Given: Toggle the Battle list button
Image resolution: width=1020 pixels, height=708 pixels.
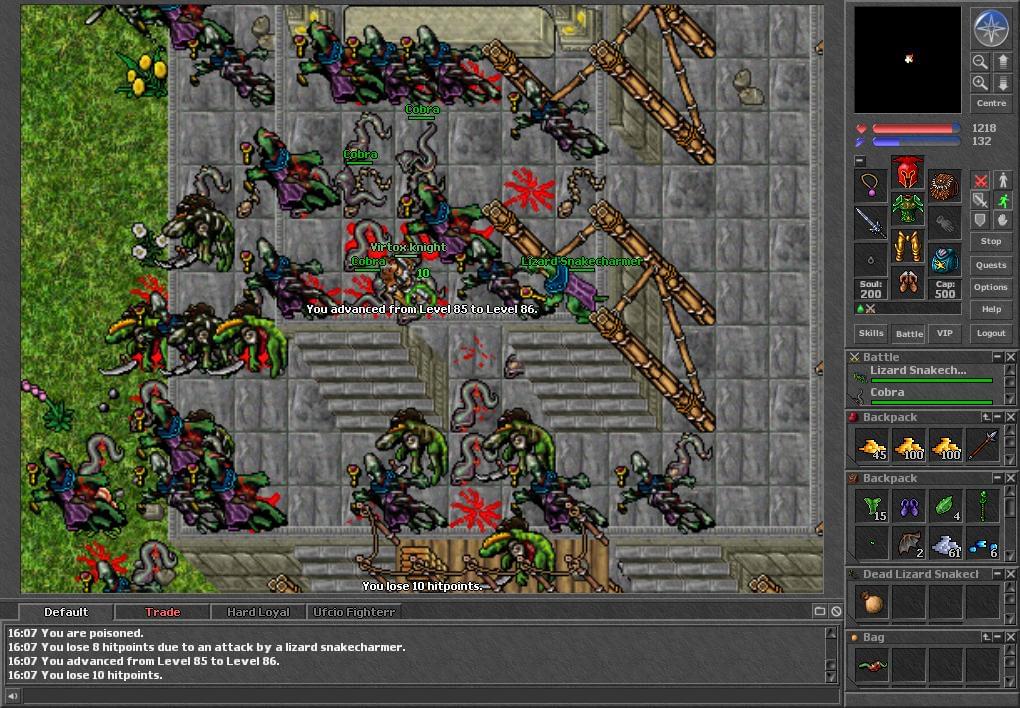Looking at the screenshot, I should point(909,333).
